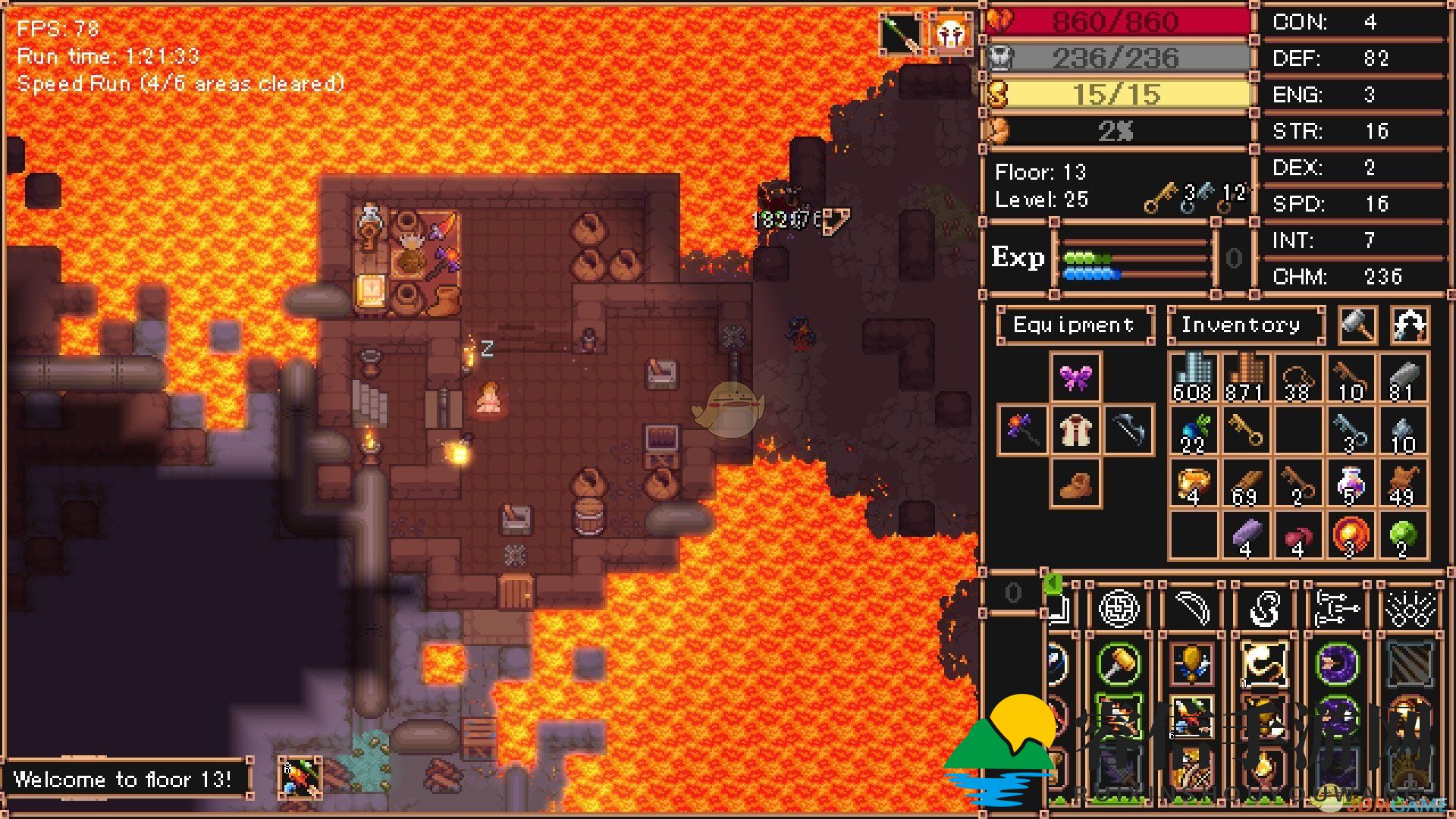1456x819 pixels.
Task: Choose the flower staff weapon slot
Action: click(1022, 430)
